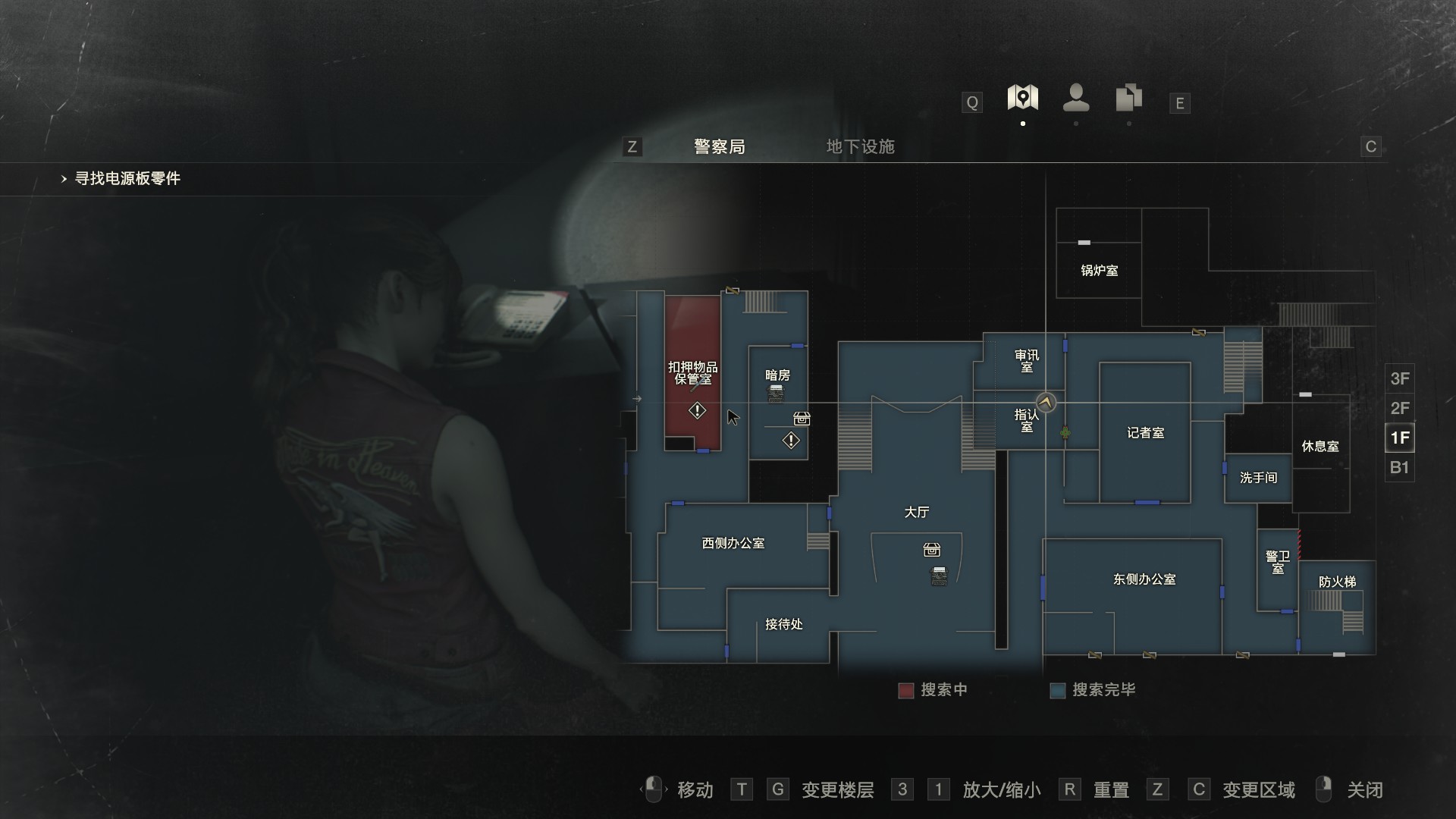Select the B1 floor button
The image size is (1456, 819).
tap(1399, 467)
